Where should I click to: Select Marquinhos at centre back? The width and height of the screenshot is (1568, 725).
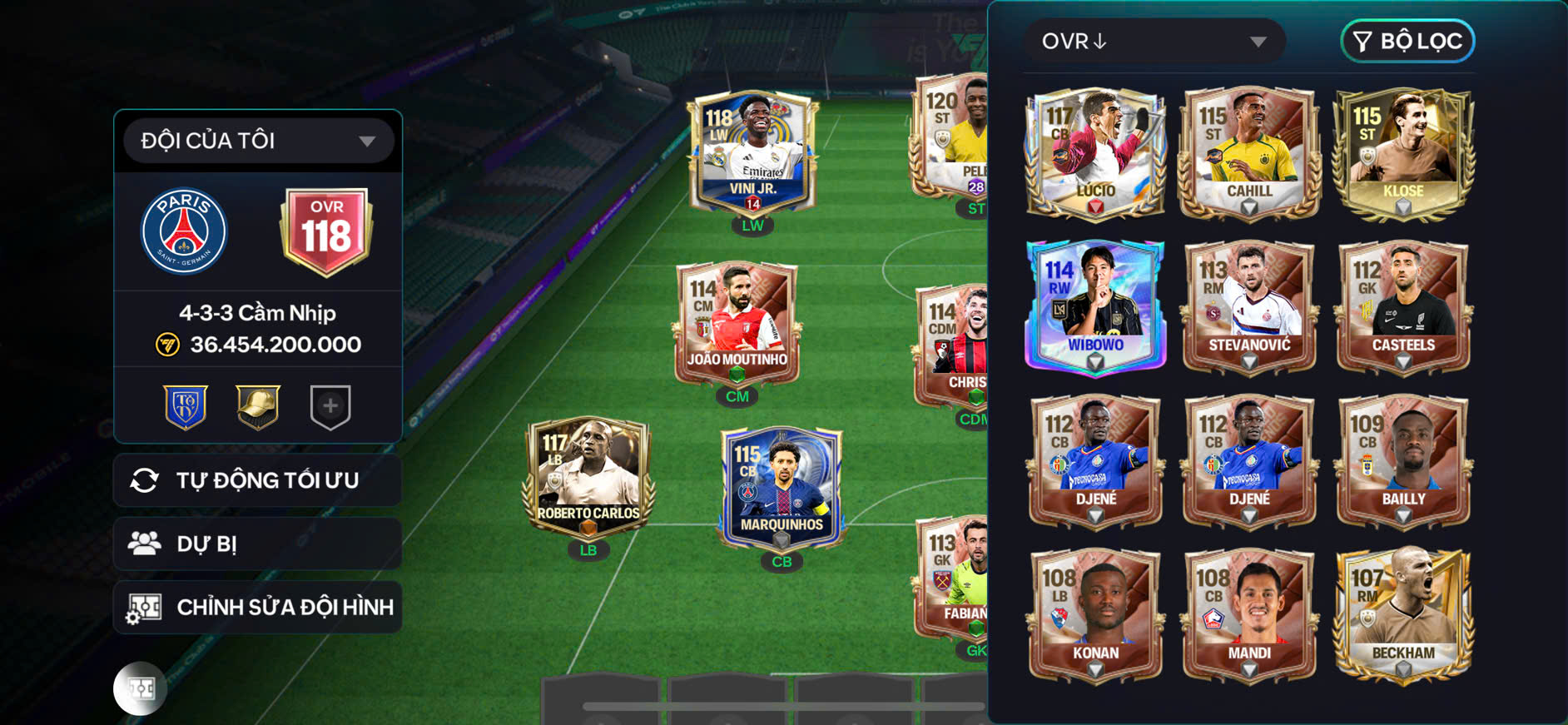(782, 489)
